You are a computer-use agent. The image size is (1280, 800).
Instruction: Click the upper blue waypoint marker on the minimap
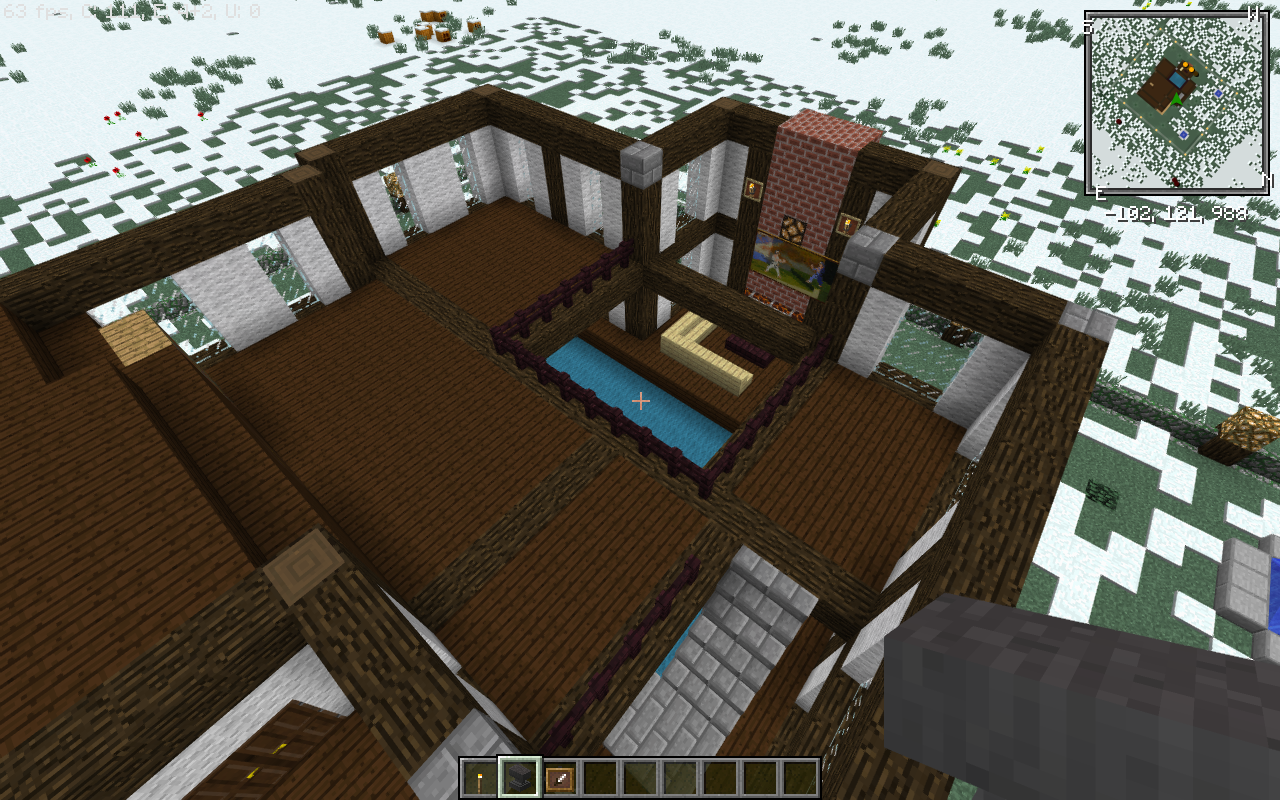click(x=1218, y=94)
